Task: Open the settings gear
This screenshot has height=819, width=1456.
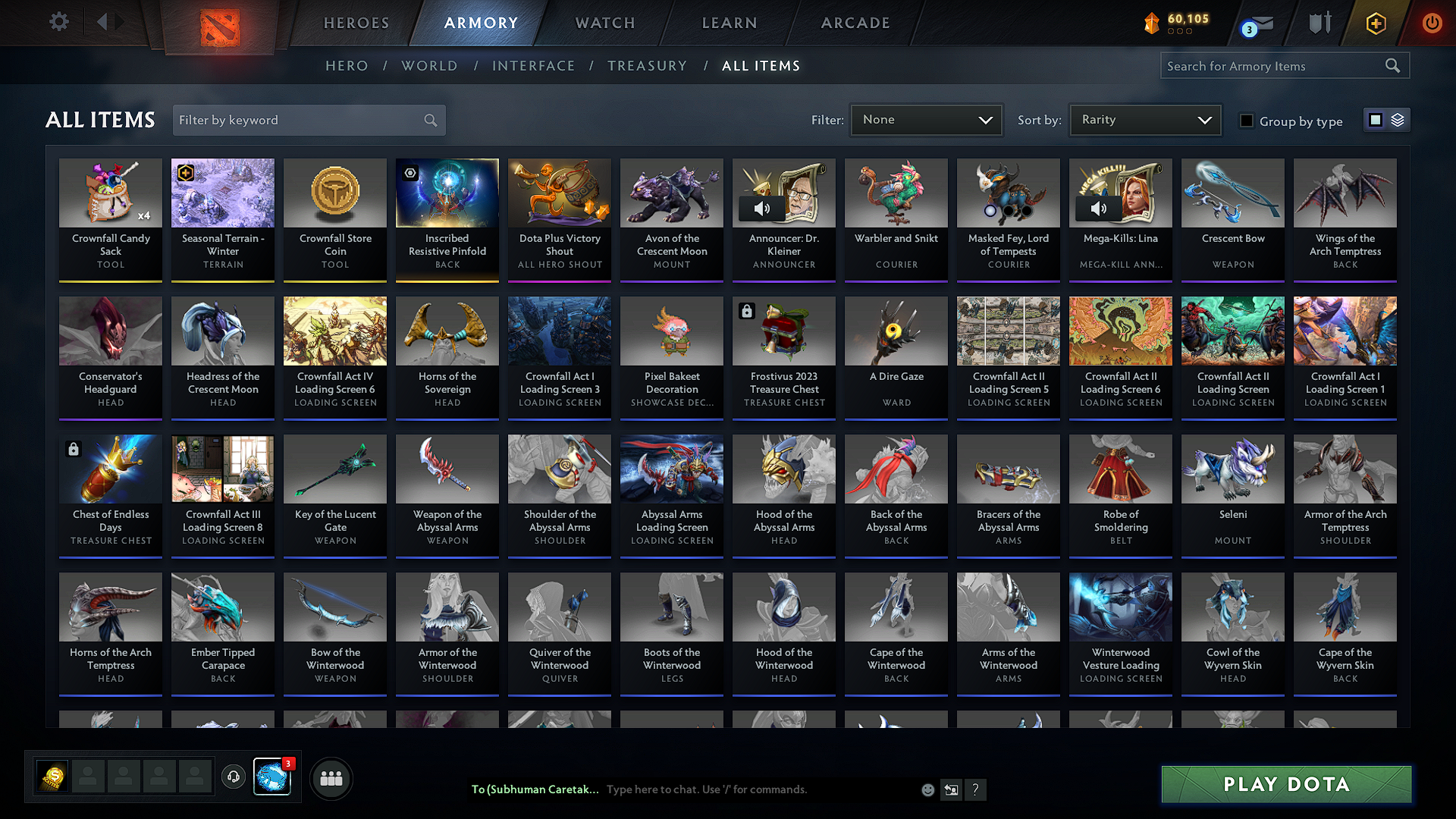Action: tap(58, 22)
